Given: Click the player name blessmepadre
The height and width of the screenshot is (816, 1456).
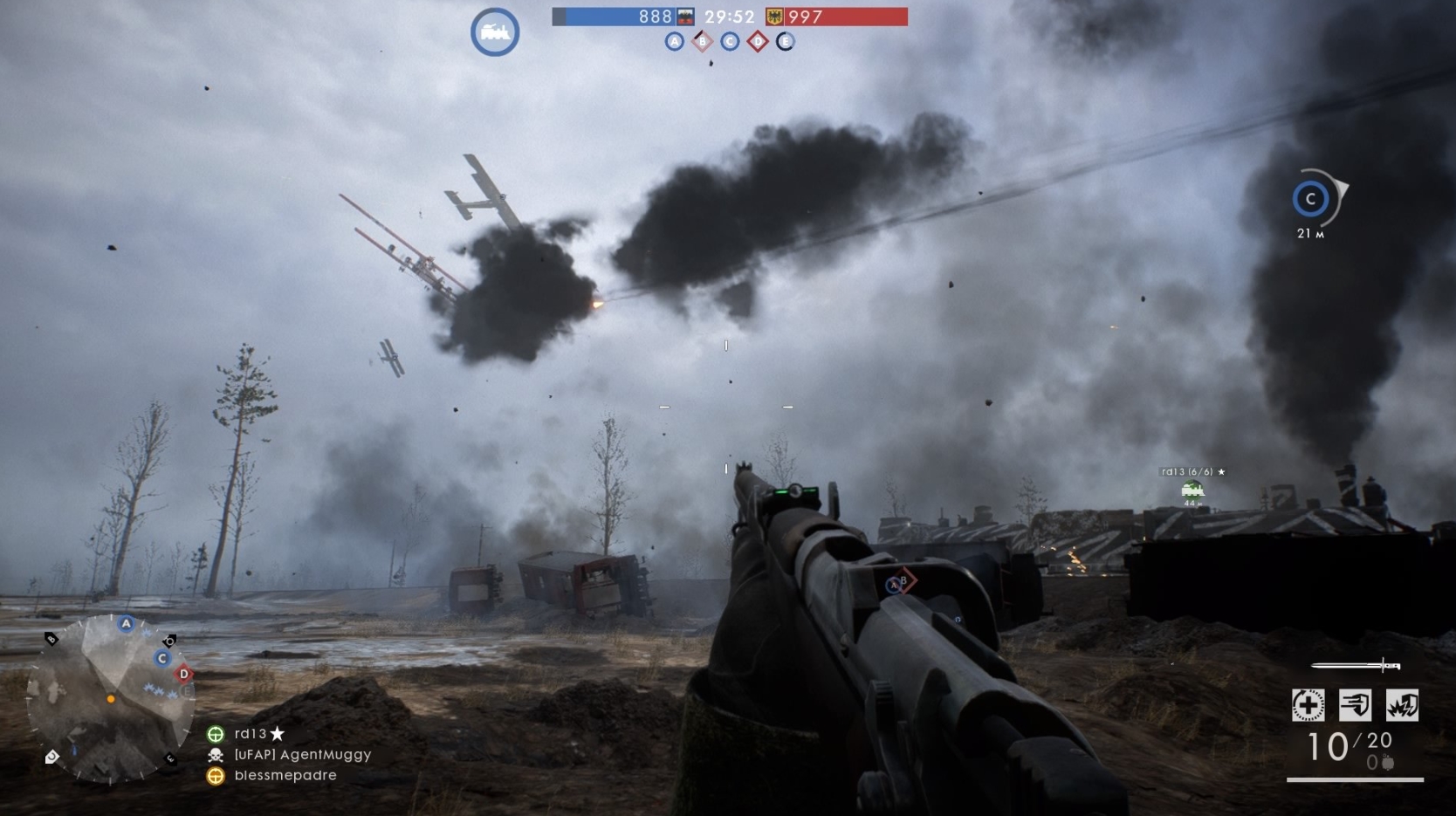Looking at the screenshot, I should click(x=285, y=775).
